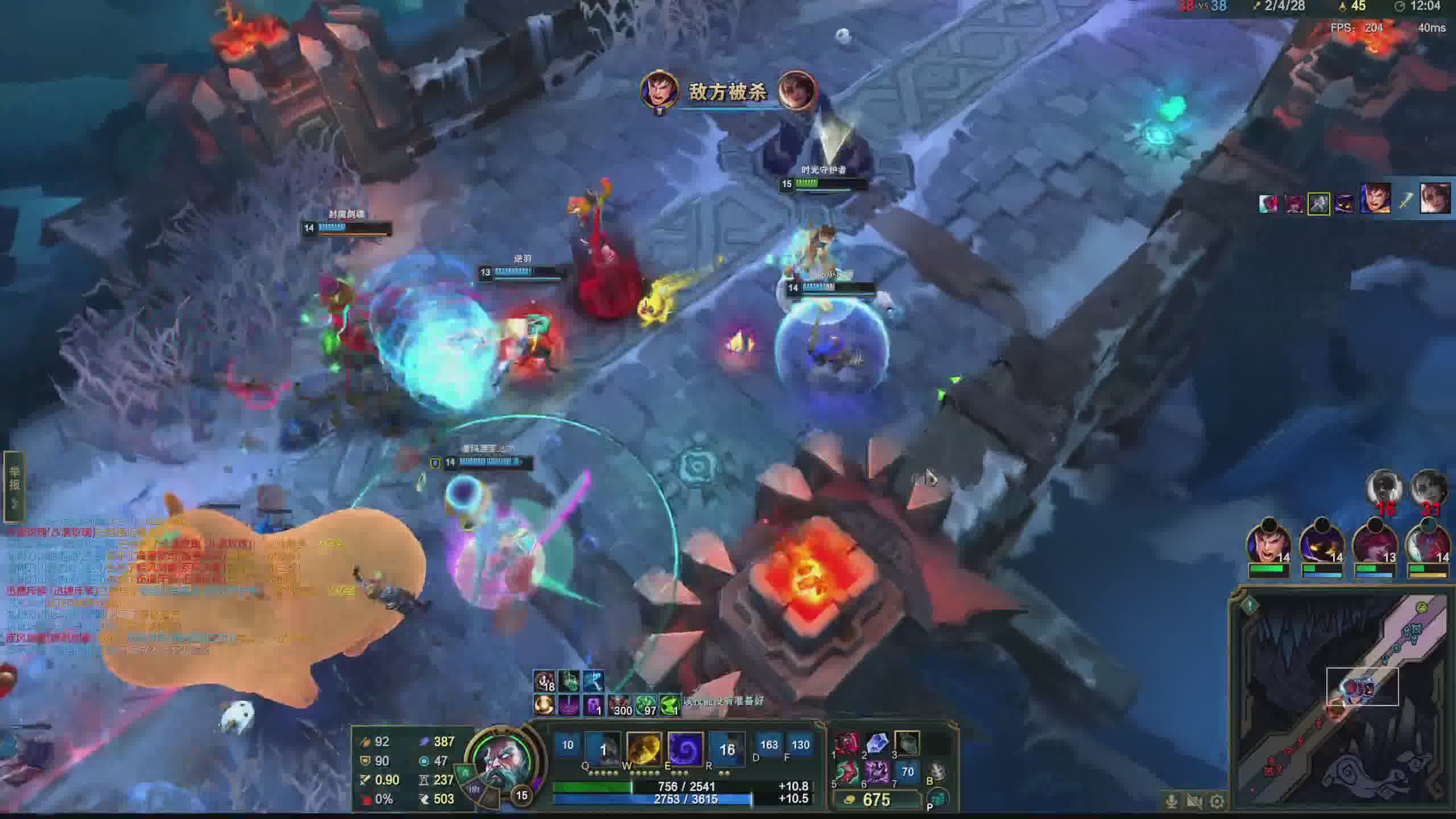Image resolution: width=1456 pixels, height=819 pixels.
Task: Use the blue crystal item in slot 2
Action: pyautogui.click(x=876, y=743)
